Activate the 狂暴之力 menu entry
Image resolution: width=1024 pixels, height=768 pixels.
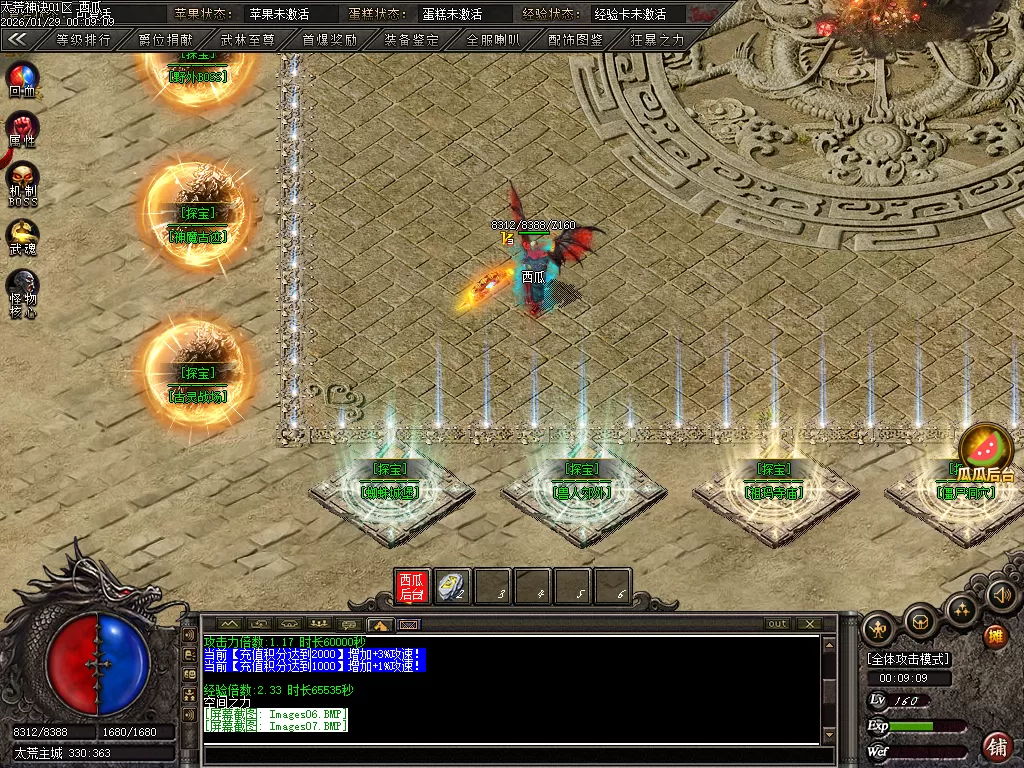(x=657, y=40)
